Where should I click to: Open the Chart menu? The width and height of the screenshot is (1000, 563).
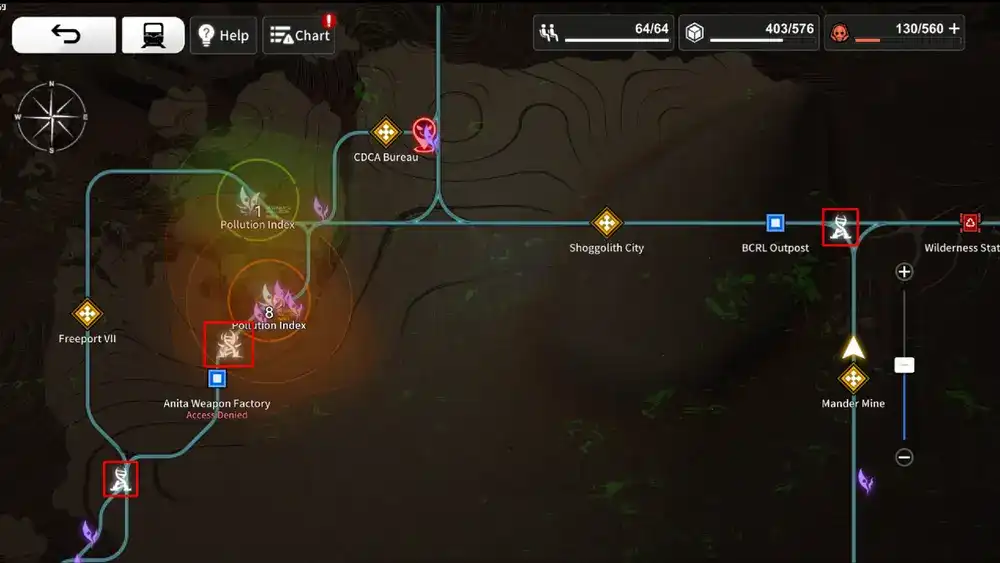pyautogui.click(x=299, y=35)
